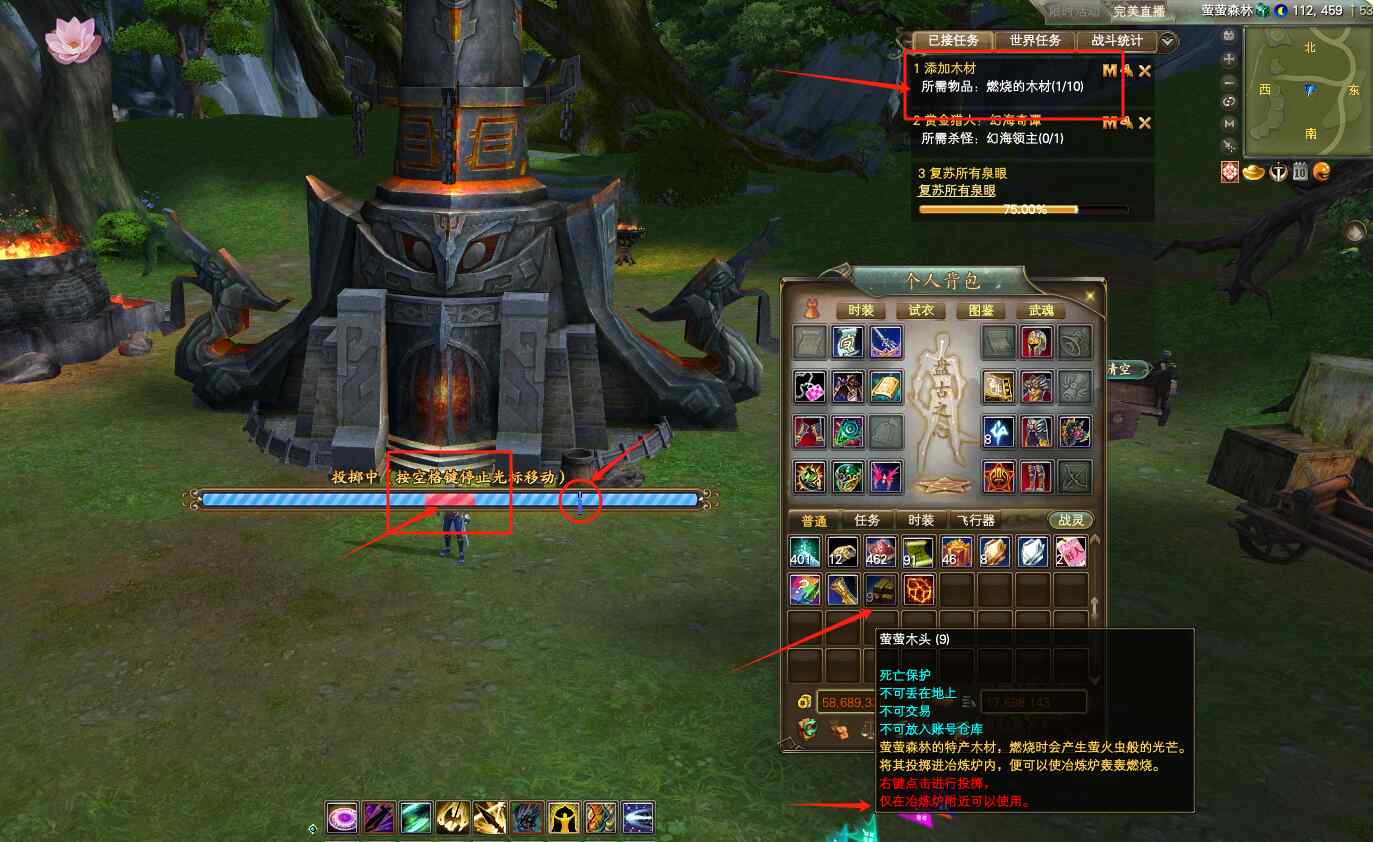Collapse the quest tracker with the arrow button
1373x842 pixels.
(x=1167, y=42)
